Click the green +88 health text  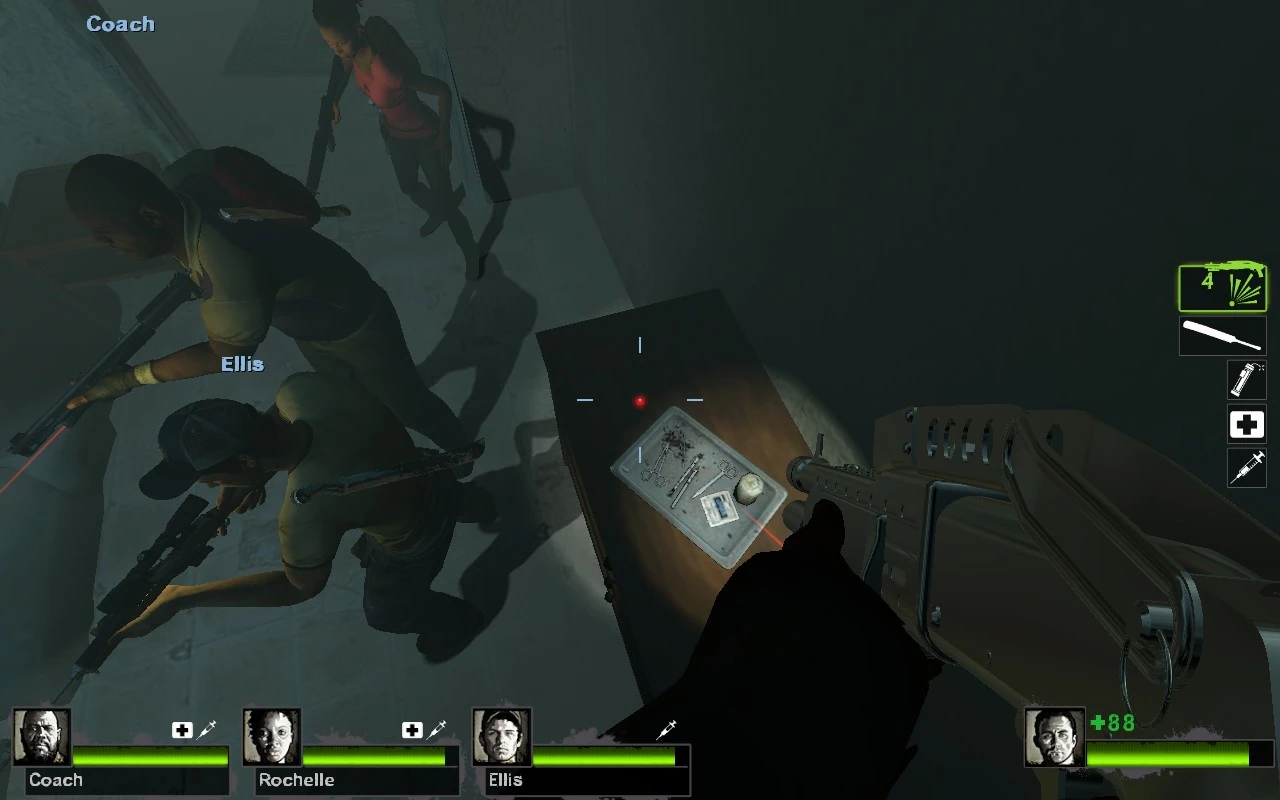pyautogui.click(x=1113, y=724)
